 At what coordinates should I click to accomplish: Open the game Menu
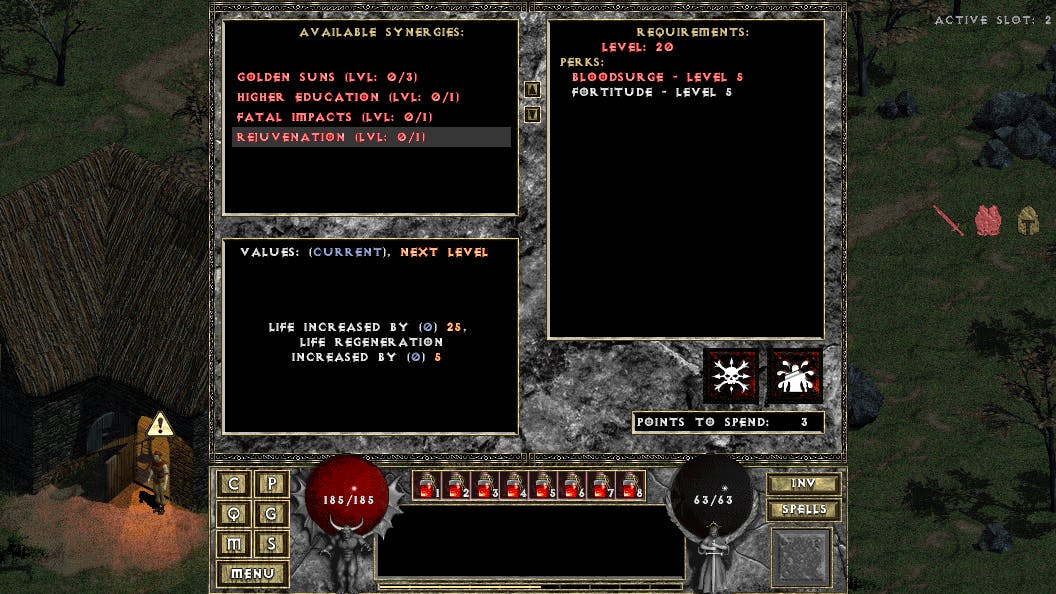coord(252,574)
